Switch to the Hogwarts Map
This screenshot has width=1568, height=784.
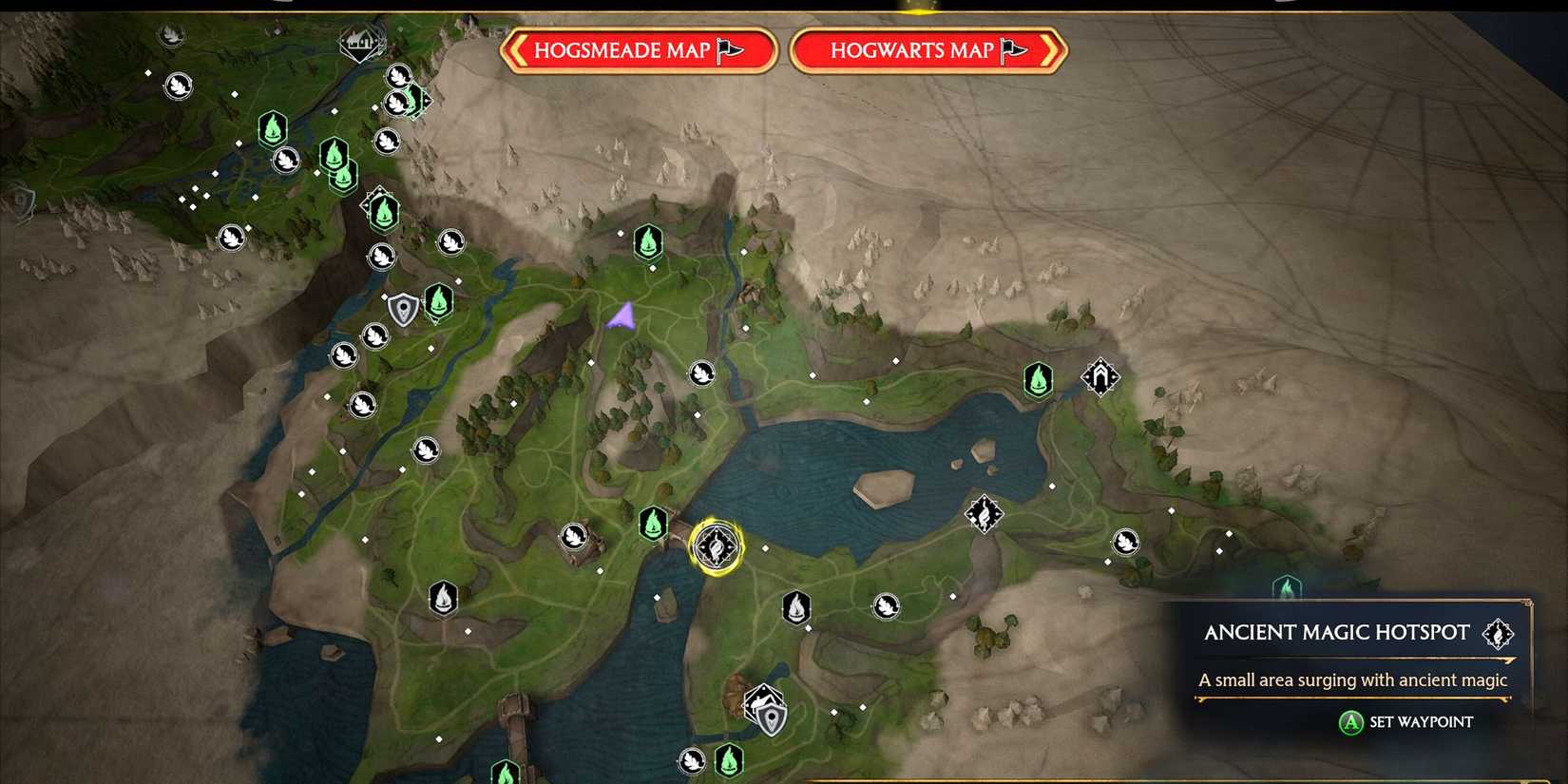927,50
